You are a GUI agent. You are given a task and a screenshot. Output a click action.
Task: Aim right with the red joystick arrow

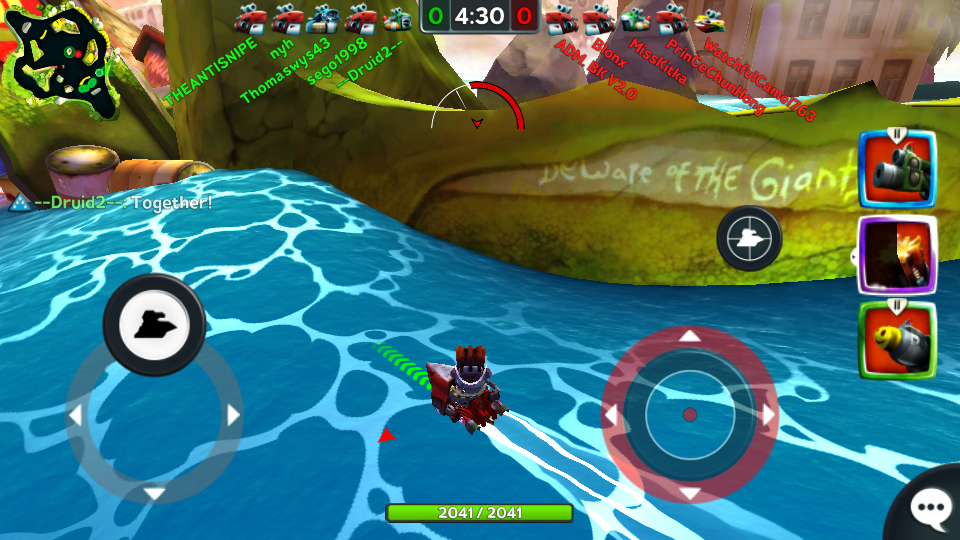point(769,416)
